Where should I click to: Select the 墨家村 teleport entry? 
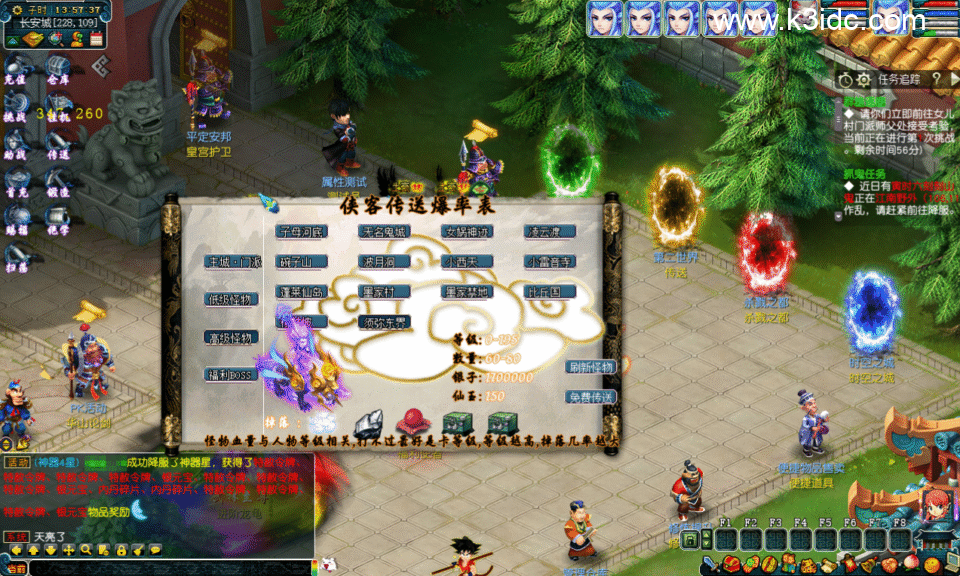point(384,292)
